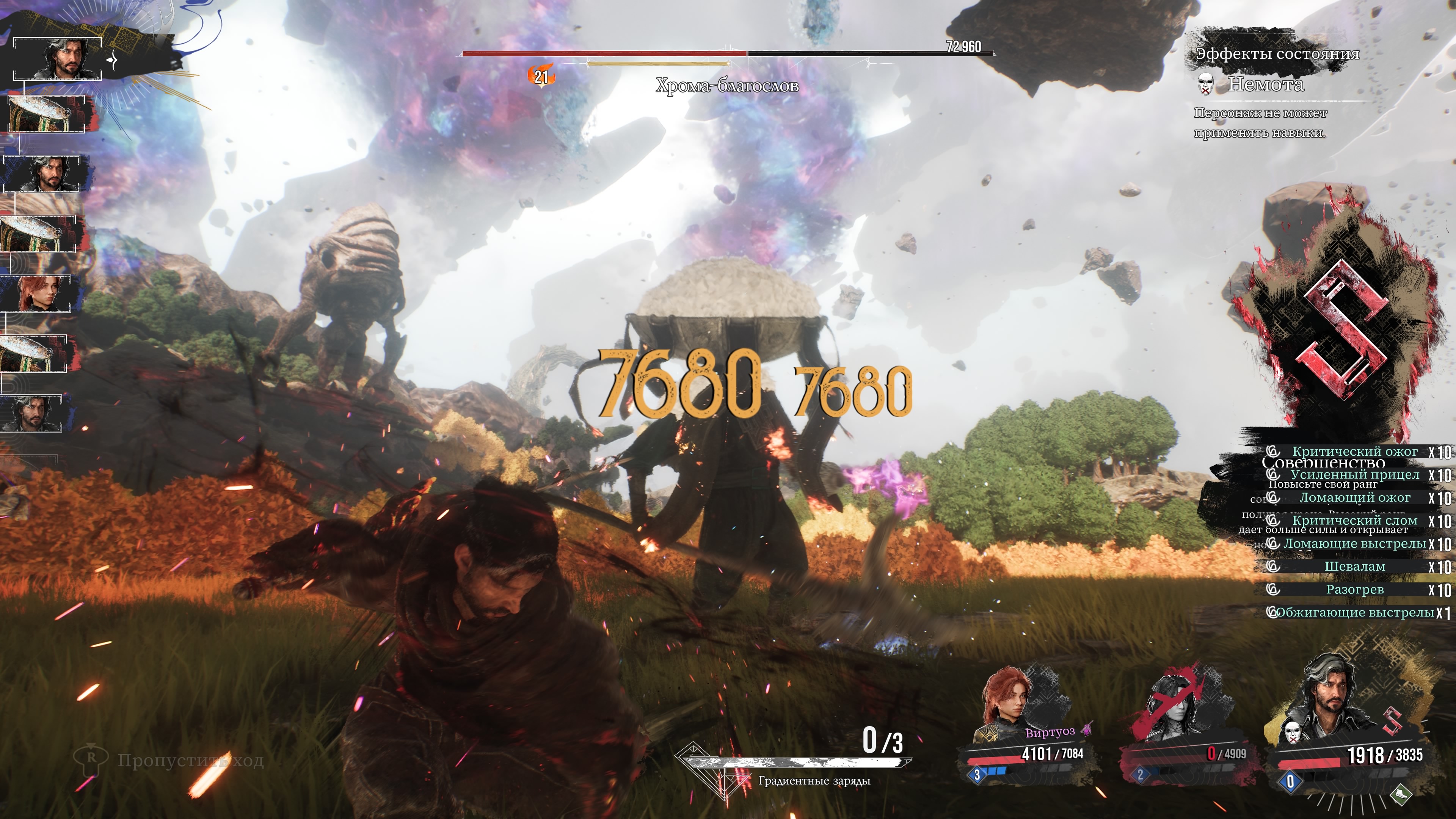Select the Разогрев effect row
The height and width of the screenshot is (819, 1456).
tap(1354, 590)
